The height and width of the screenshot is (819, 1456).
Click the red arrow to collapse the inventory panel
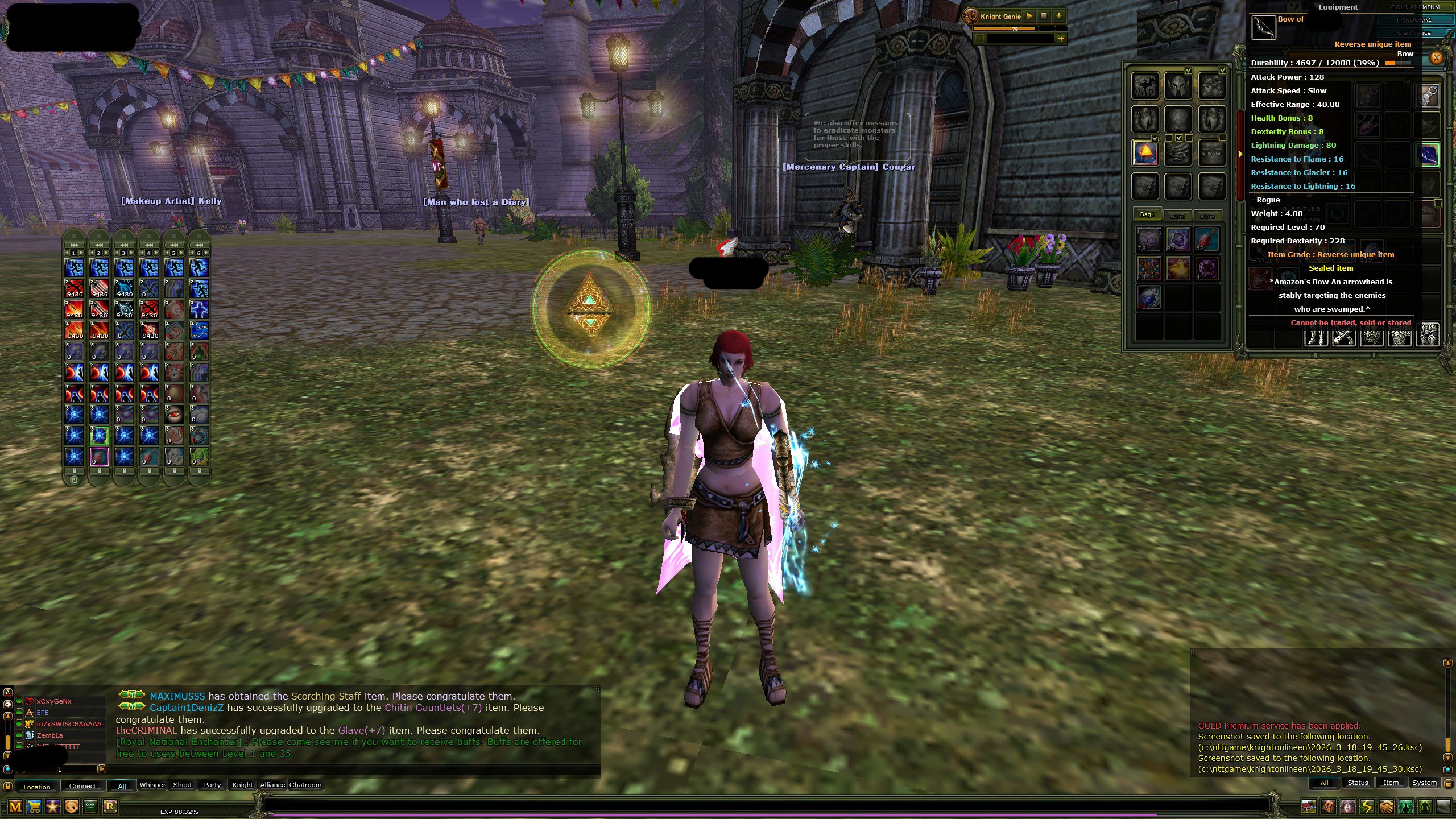point(1240,152)
